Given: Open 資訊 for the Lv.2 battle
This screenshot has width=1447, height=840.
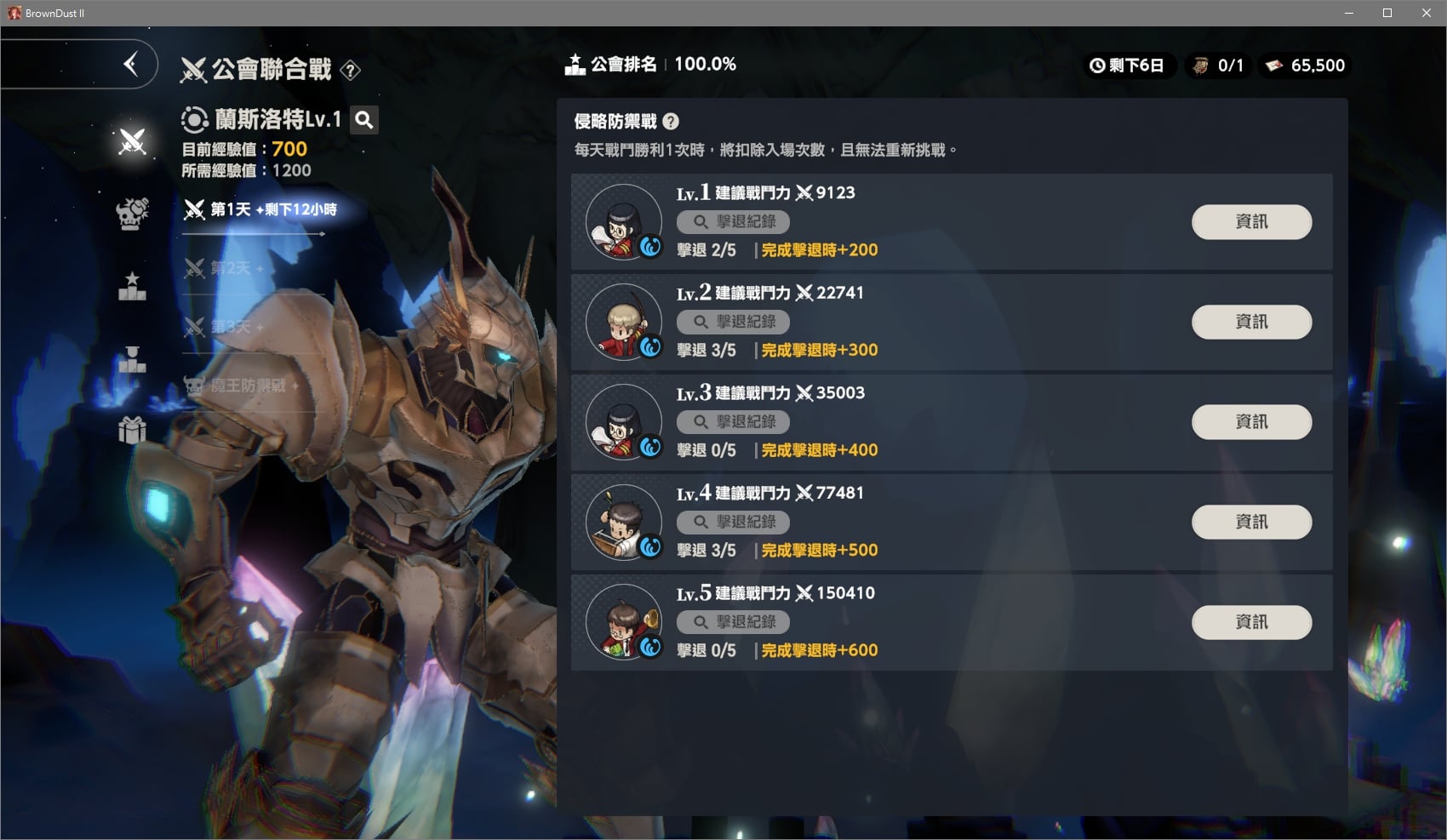Looking at the screenshot, I should (1251, 322).
